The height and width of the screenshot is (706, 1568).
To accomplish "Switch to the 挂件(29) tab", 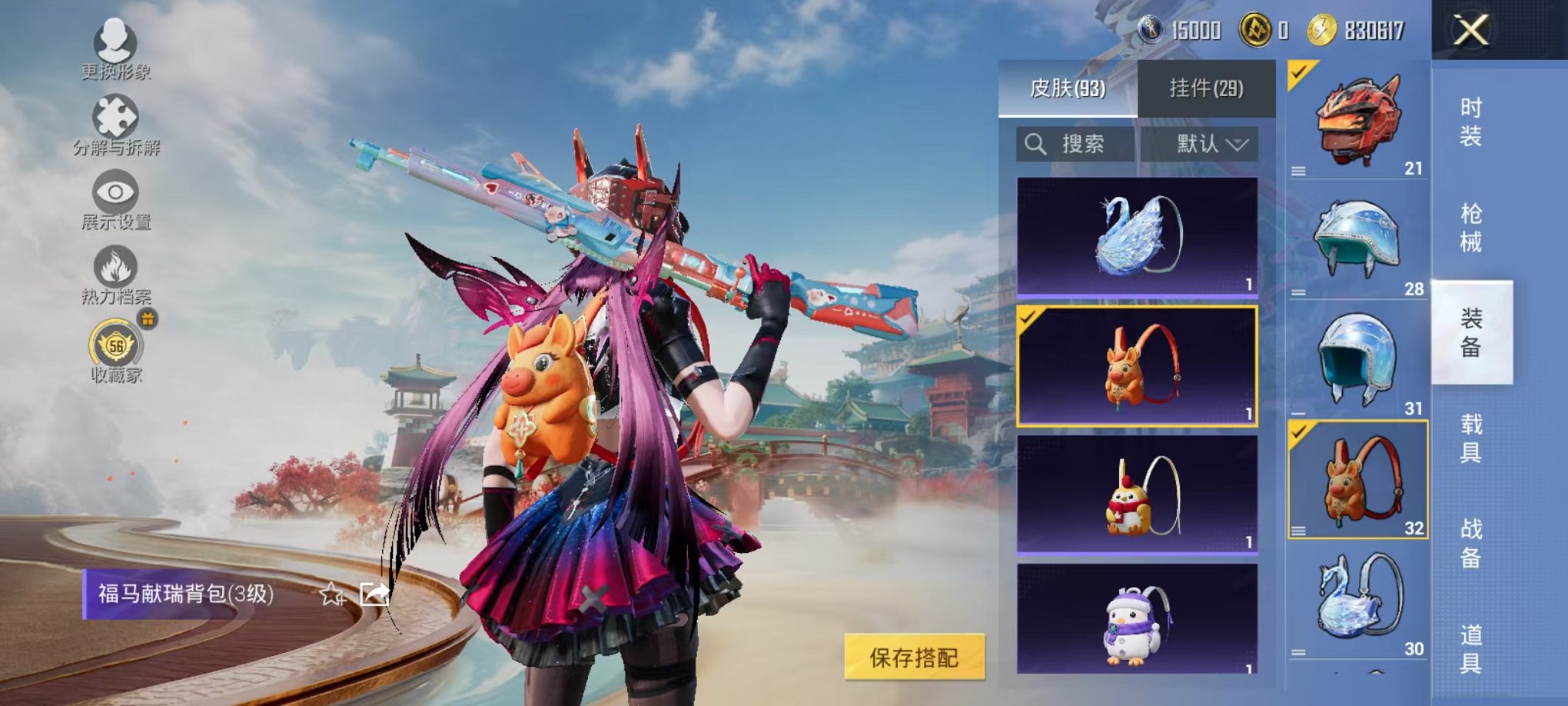I will coord(1204,87).
